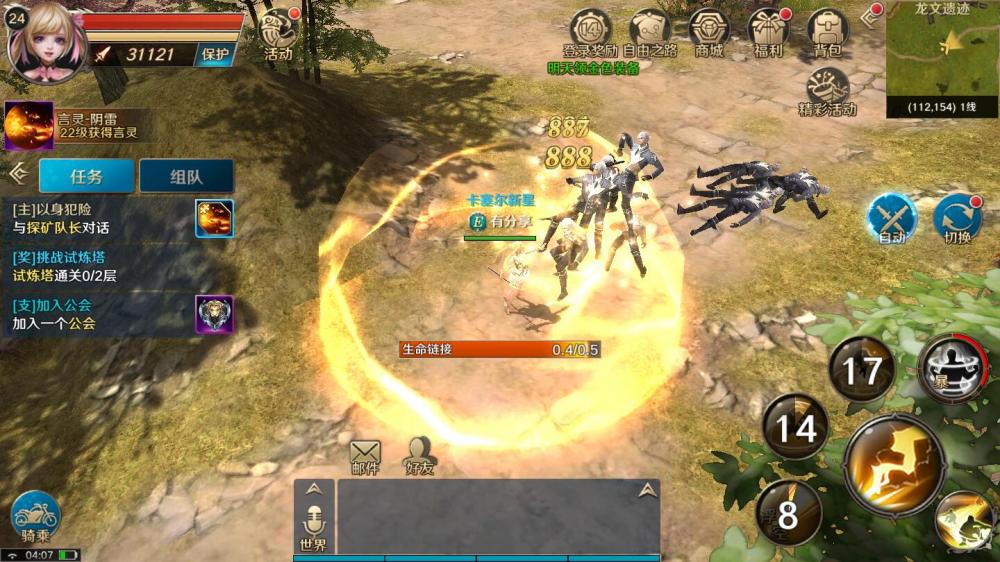Select the 挑战试炼塔 reward quest
Screen dimensions: 1000x562
(100, 266)
